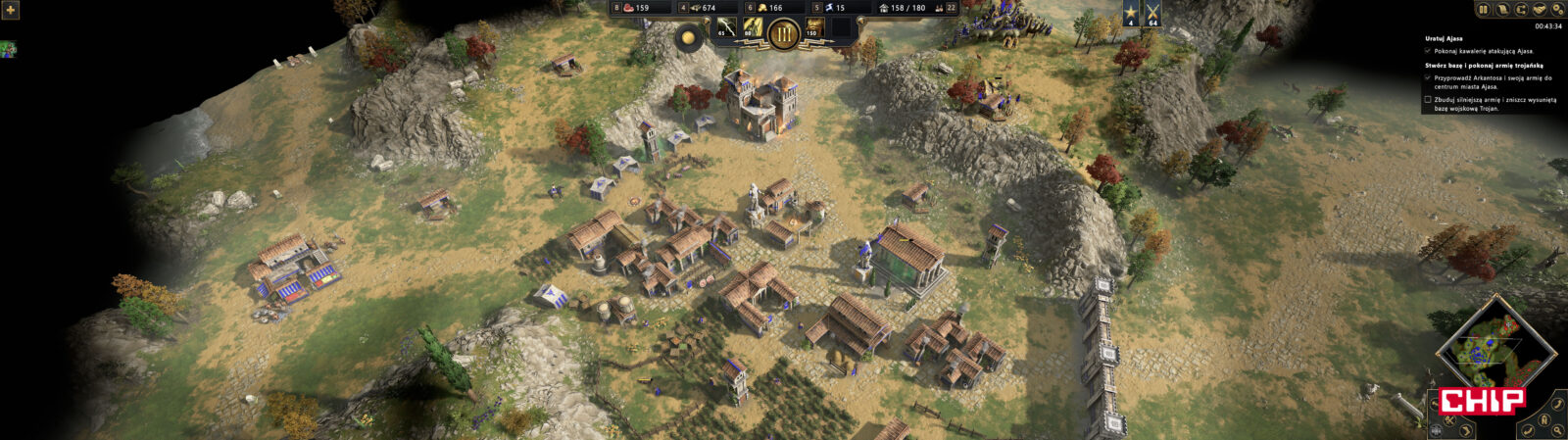
Task: Click the gold resource counter
Action: tap(769, 8)
